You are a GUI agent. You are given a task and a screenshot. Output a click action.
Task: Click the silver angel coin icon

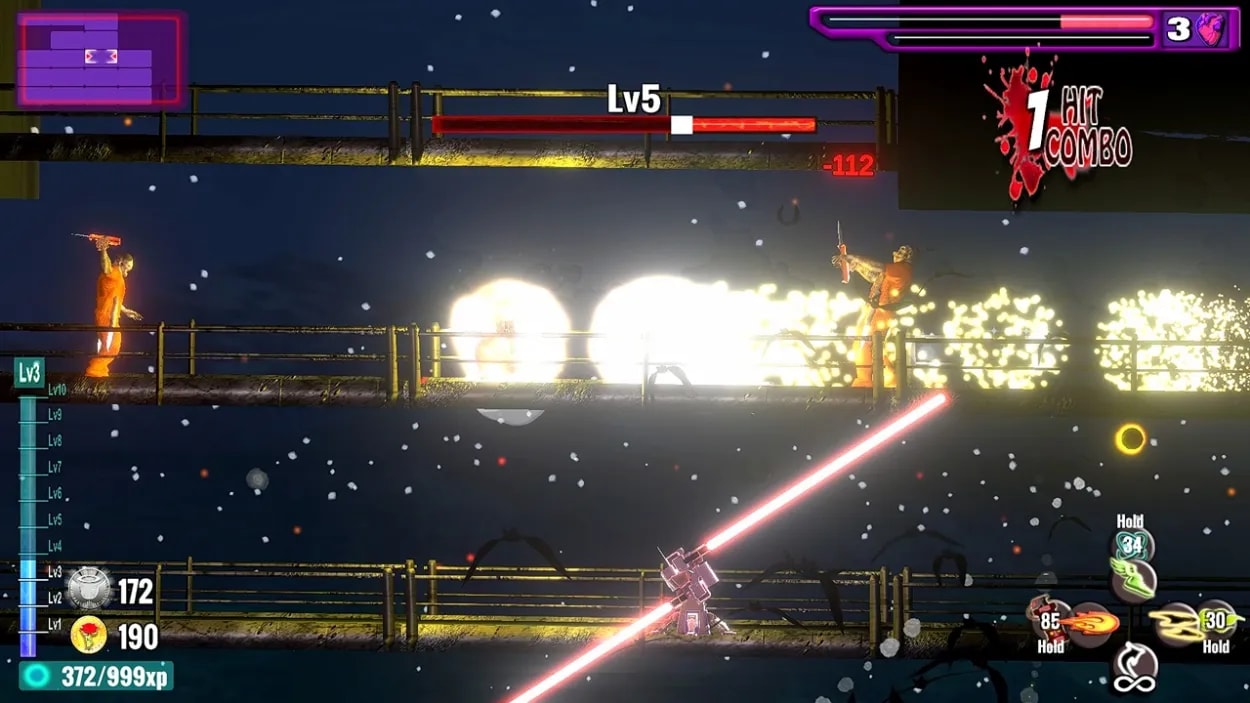(89, 590)
